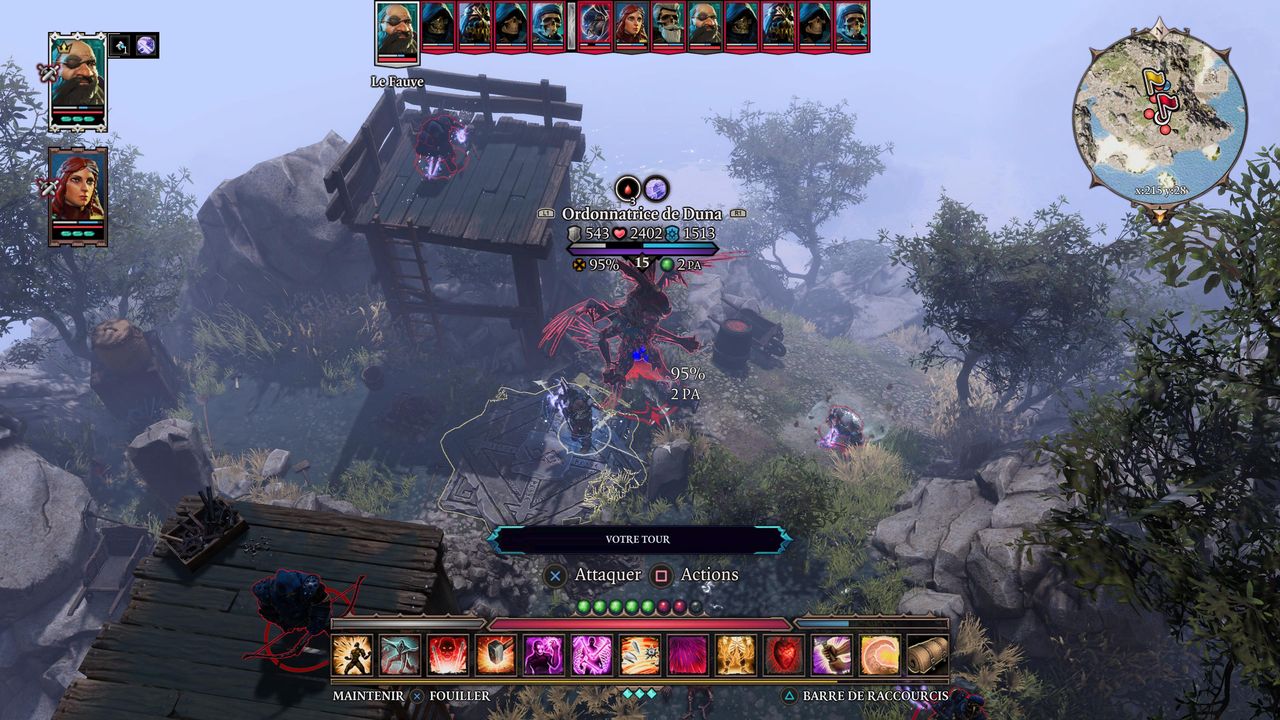Activate the red screaming face skill
1280x720 pixels.
tap(448, 654)
